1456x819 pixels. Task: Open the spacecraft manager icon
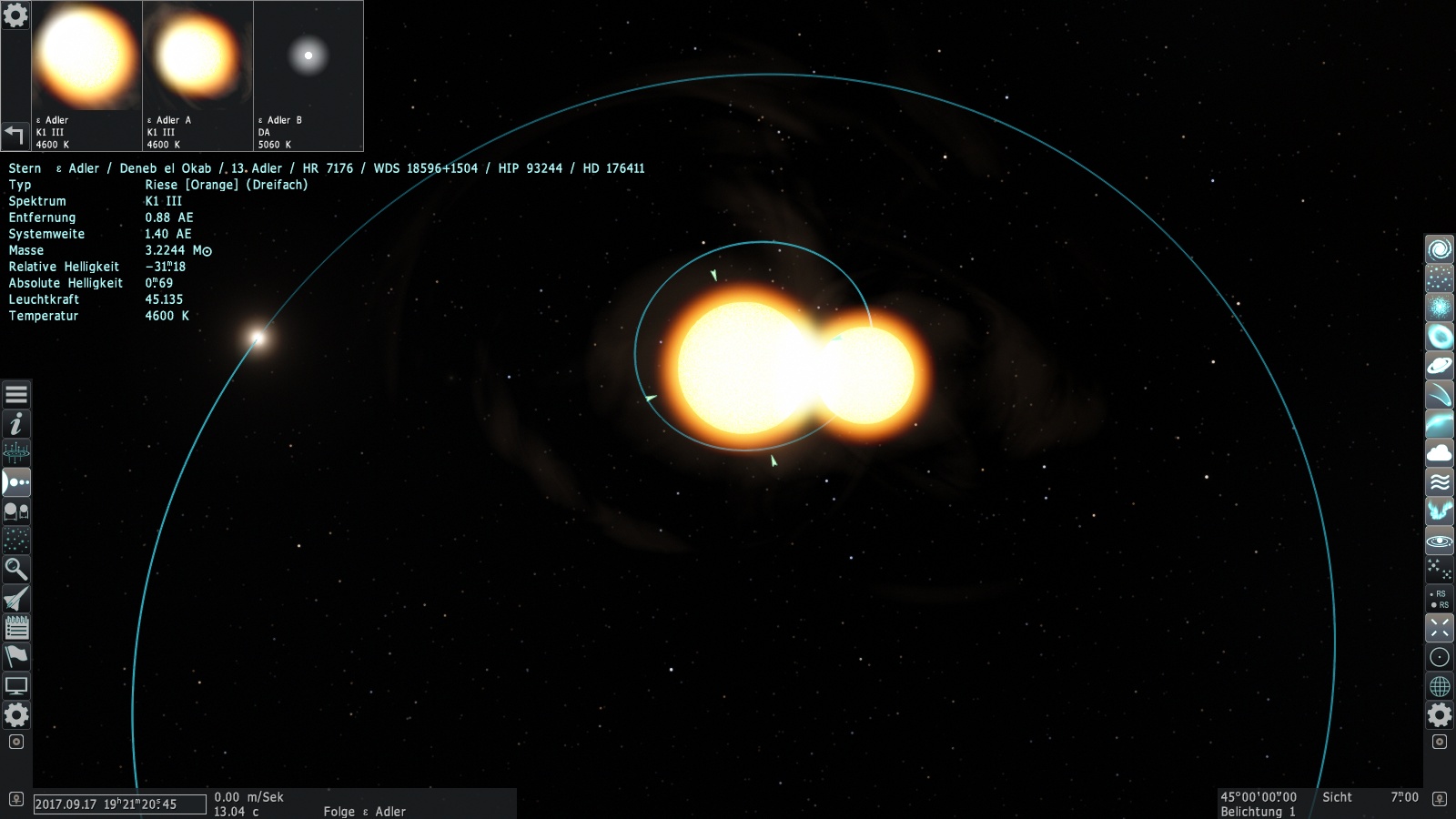pos(16,599)
